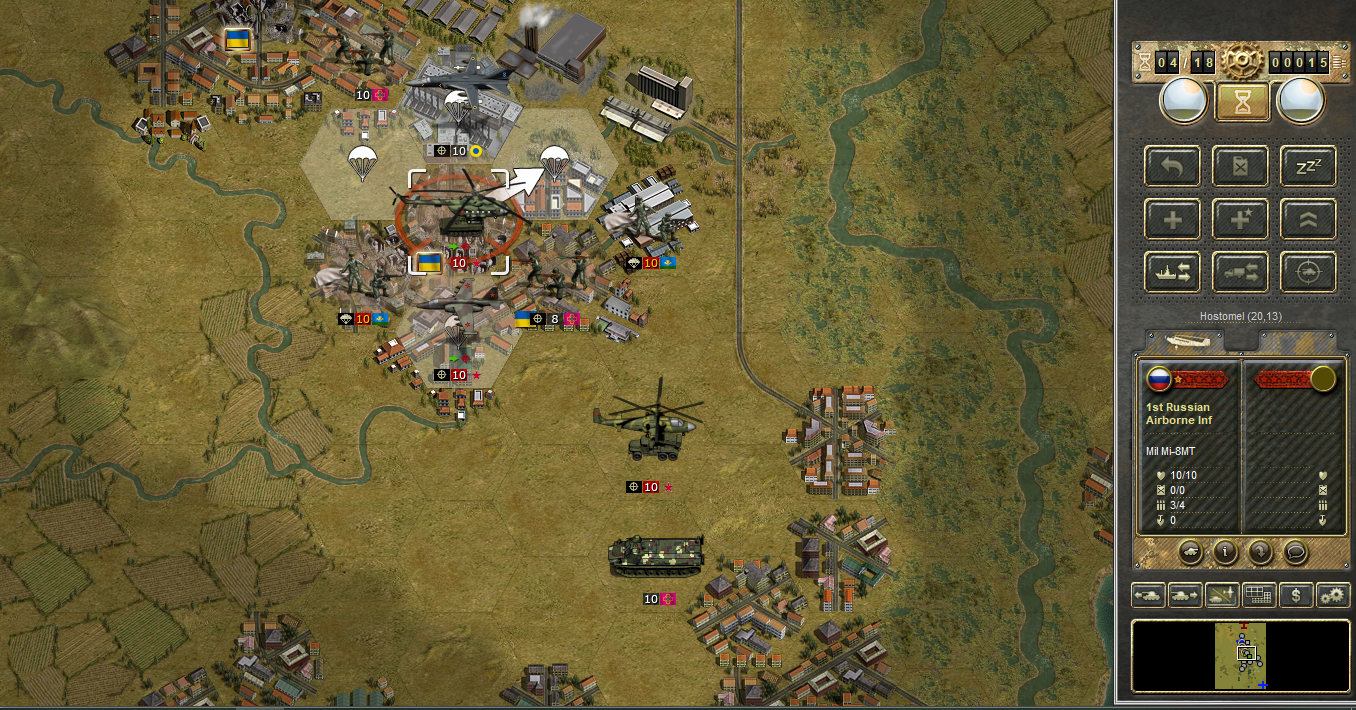The image size is (1356, 710).
Task: Click the truck mount/dismount button
Action: click(1241, 272)
